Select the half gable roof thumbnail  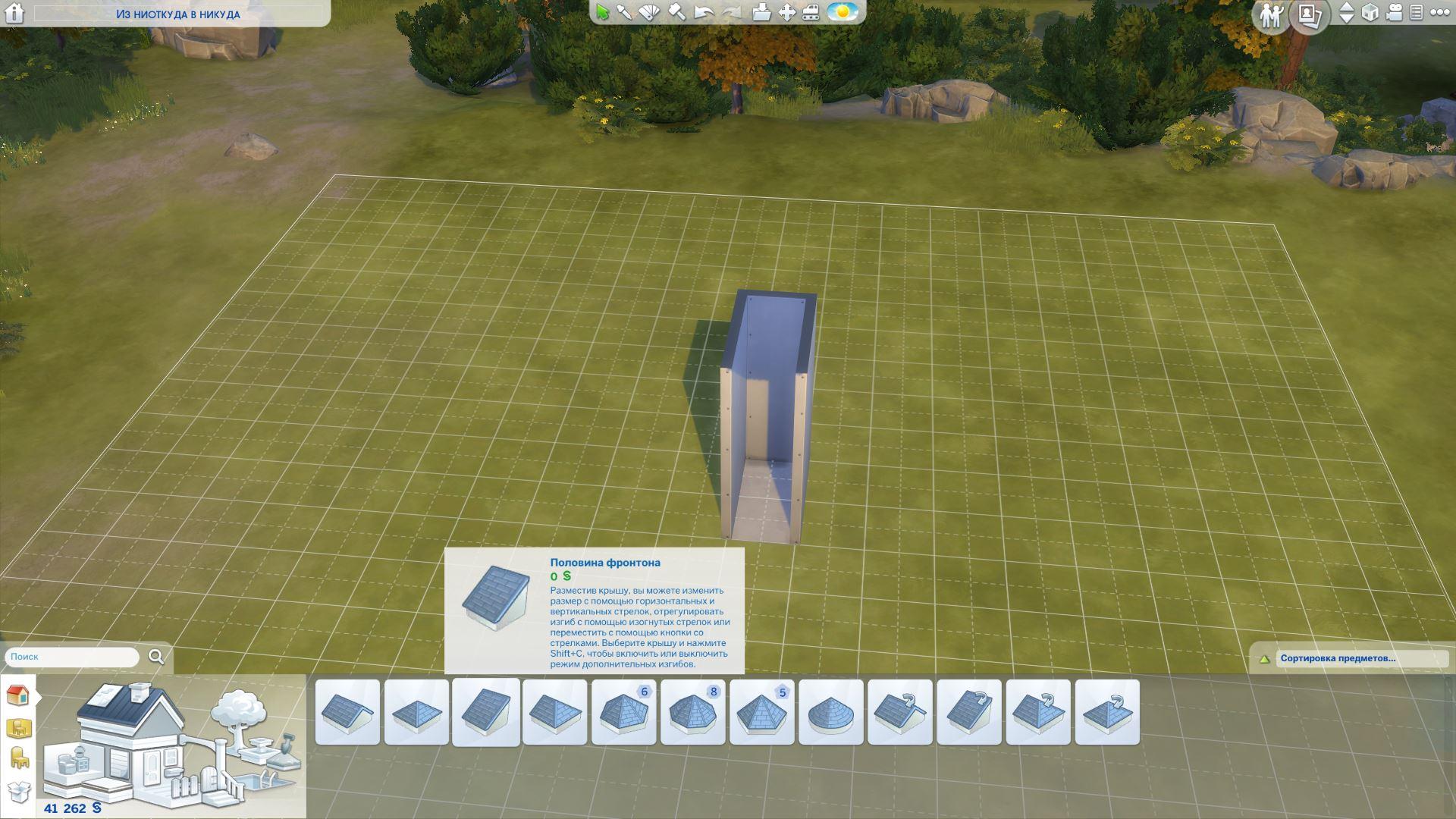(486, 713)
